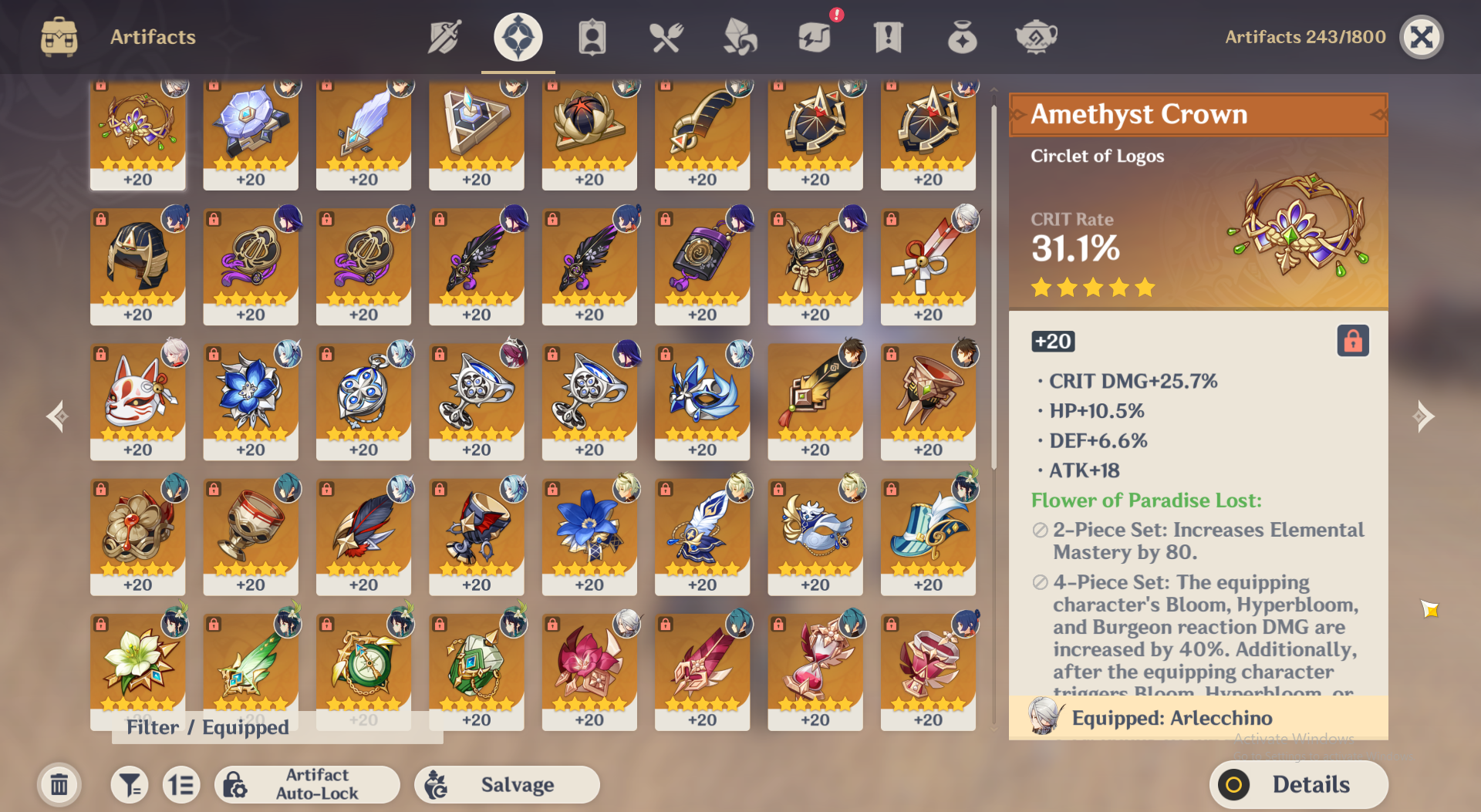
Task: Open the Character Development Items tab
Action: click(x=592, y=37)
